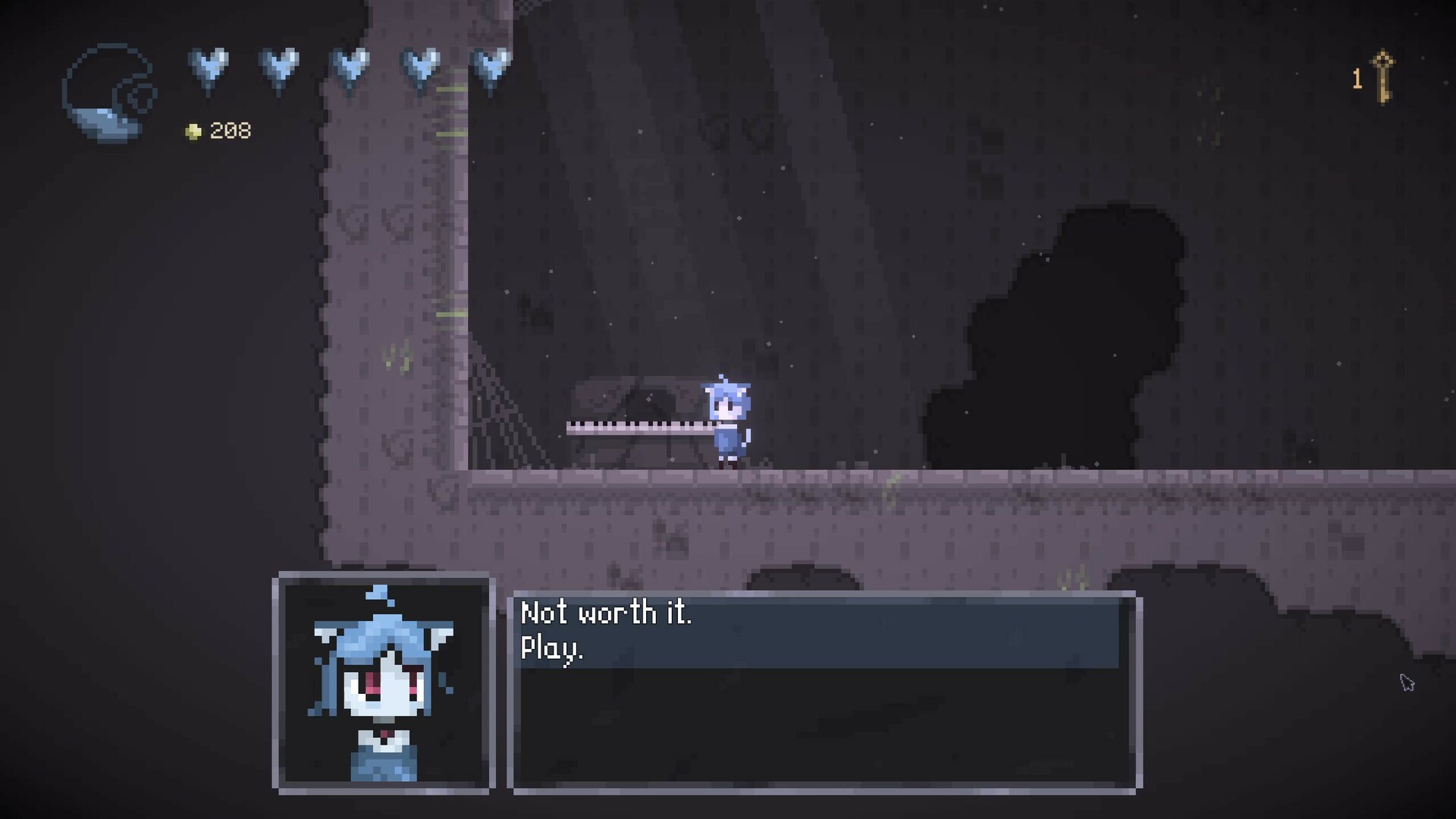The width and height of the screenshot is (1456, 819).
Task: Click the key count number 1
Action: pos(1357,79)
